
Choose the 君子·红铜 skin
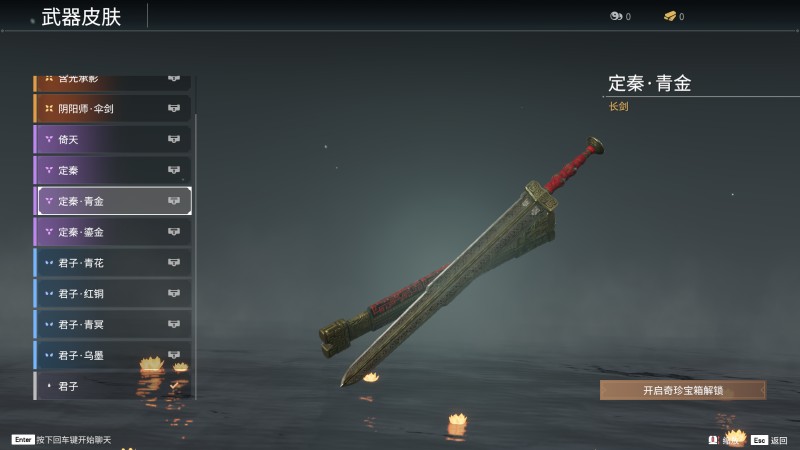[x=112, y=294]
